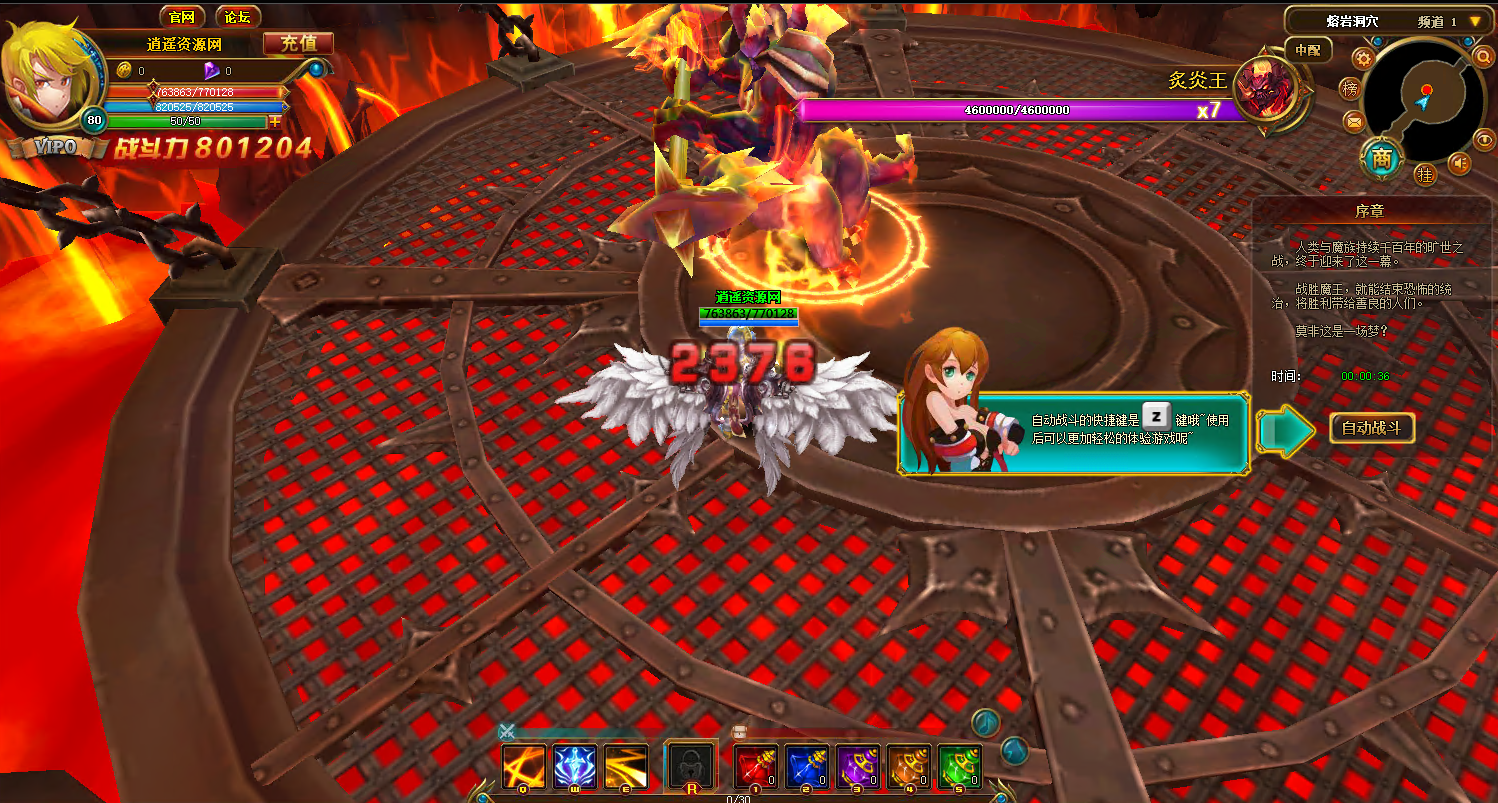
Task: Use the red potion slot
Action: pos(756,767)
